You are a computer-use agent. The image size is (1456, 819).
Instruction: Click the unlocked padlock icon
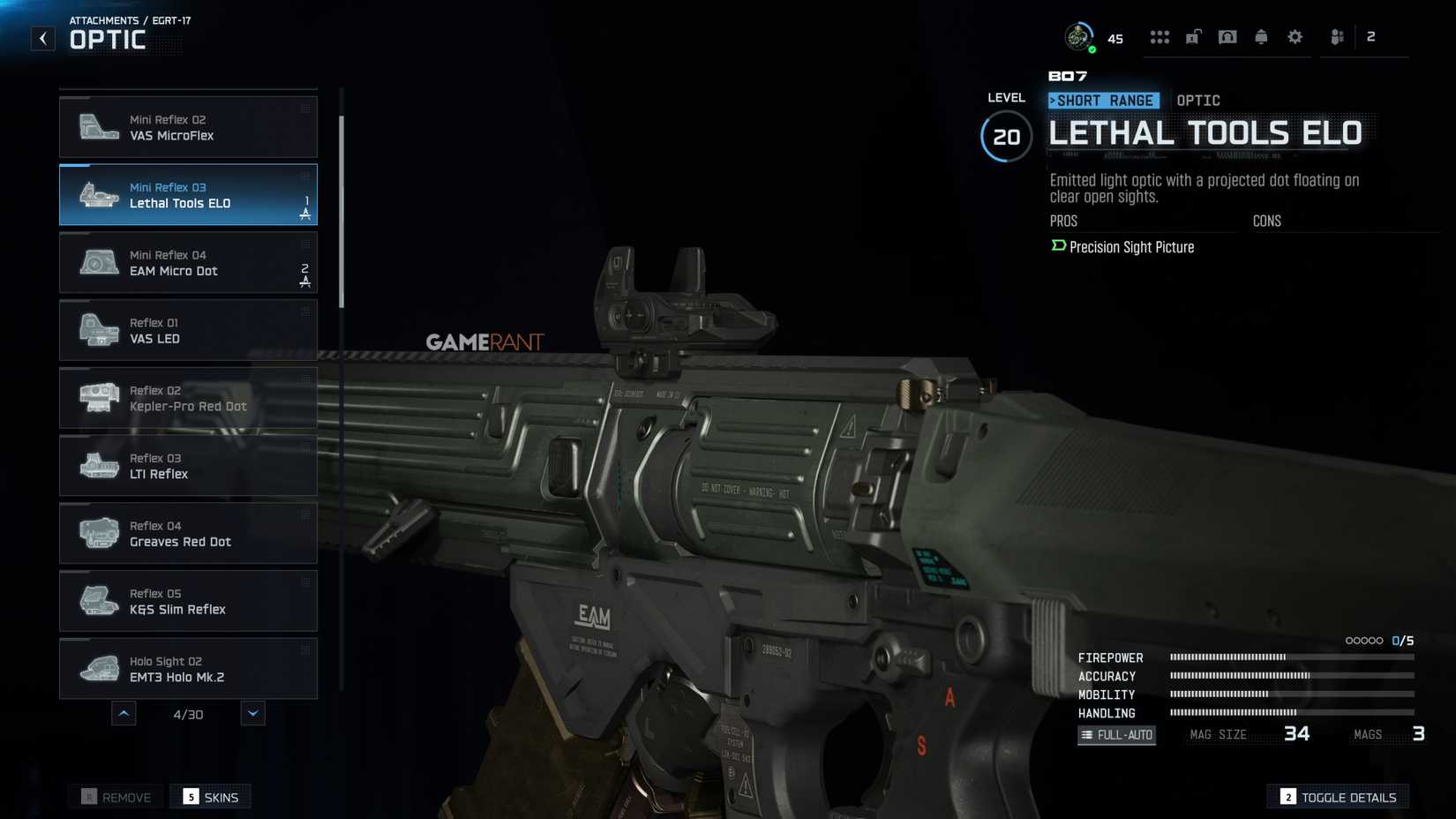(x=1193, y=36)
